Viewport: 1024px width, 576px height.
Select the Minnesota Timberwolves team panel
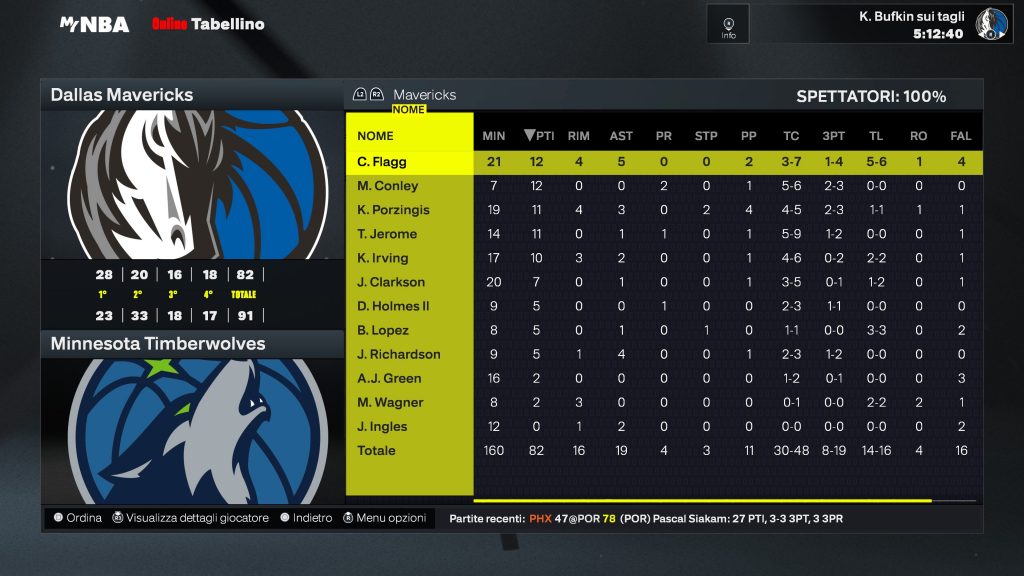(x=191, y=344)
